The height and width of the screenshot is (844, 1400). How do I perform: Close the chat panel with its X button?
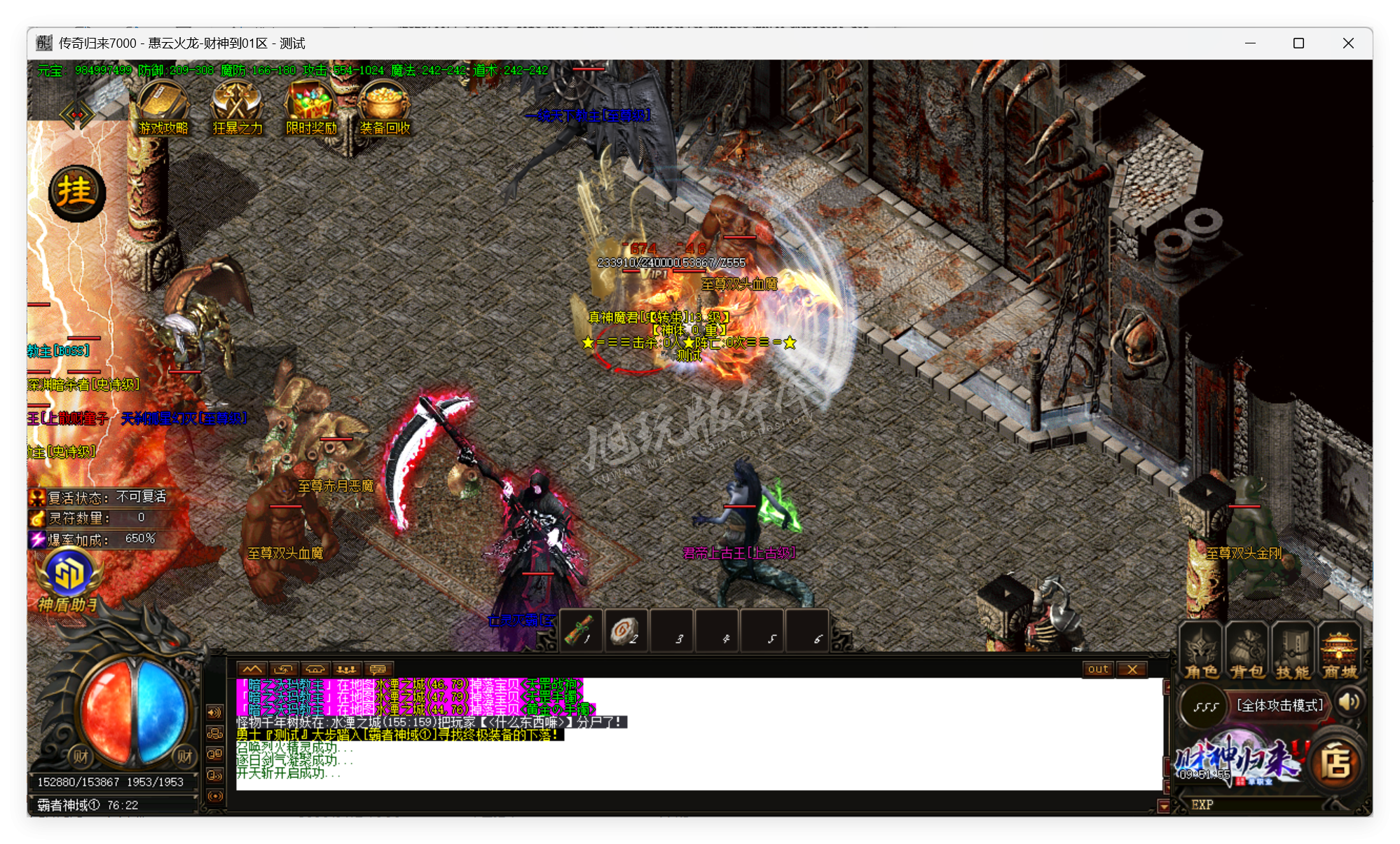pyautogui.click(x=1132, y=669)
